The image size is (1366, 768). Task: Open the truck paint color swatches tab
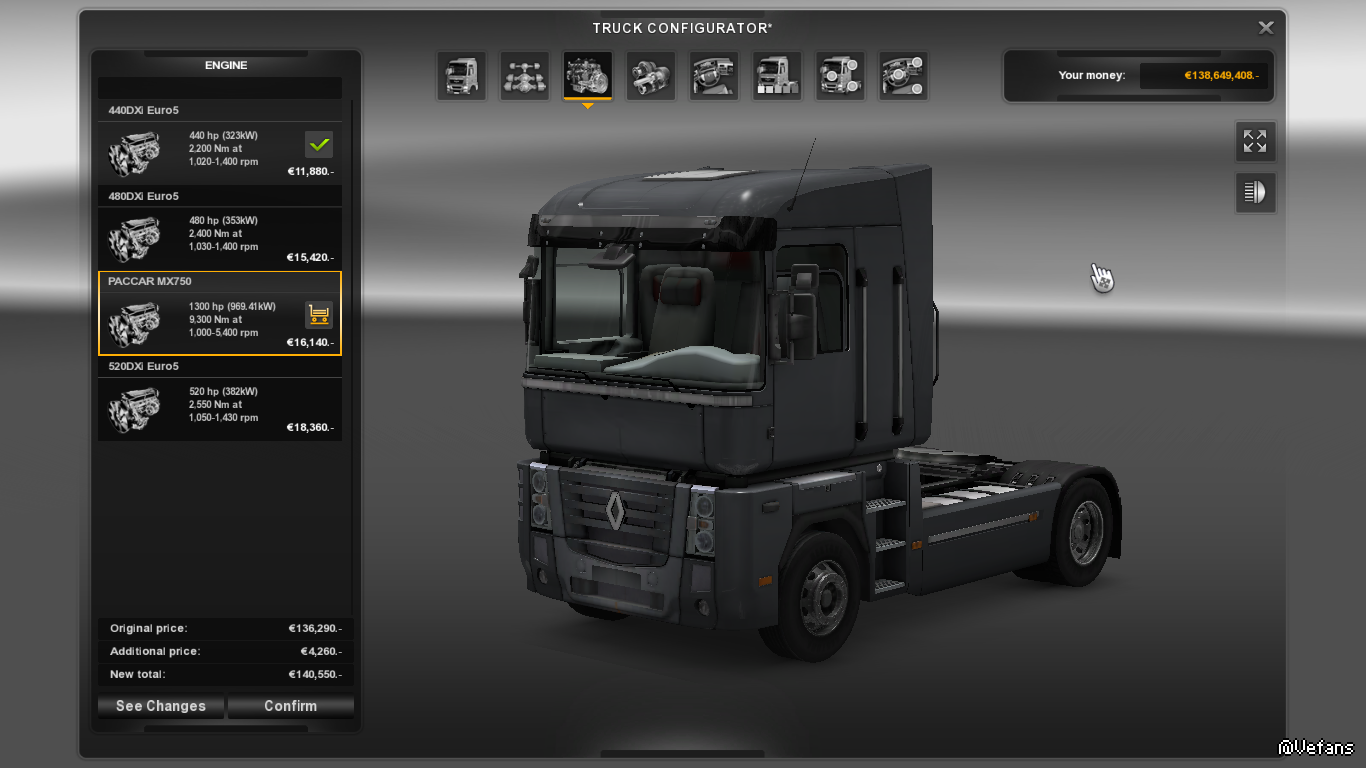click(x=777, y=76)
